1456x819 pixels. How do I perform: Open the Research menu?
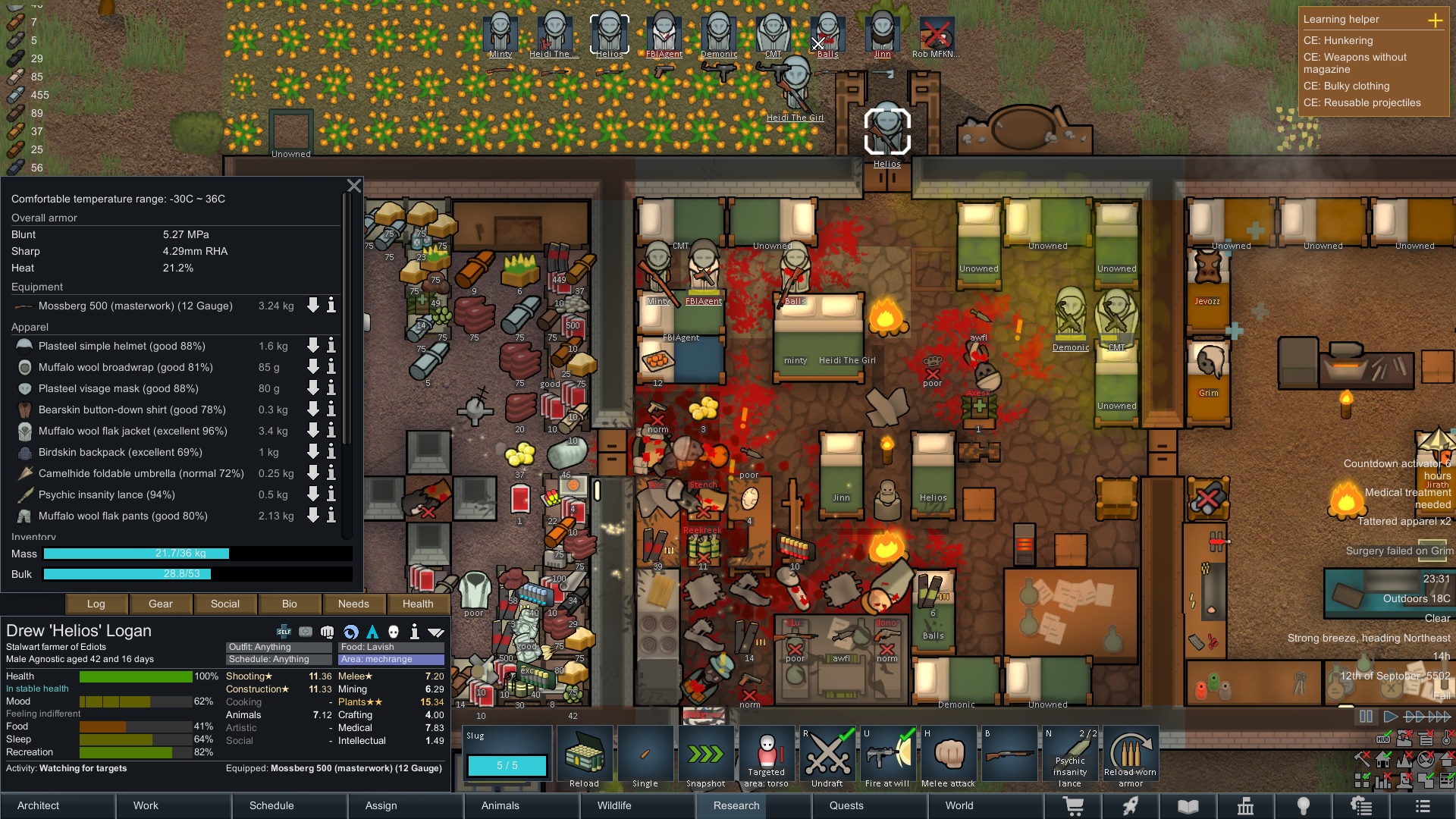click(x=736, y=805)
